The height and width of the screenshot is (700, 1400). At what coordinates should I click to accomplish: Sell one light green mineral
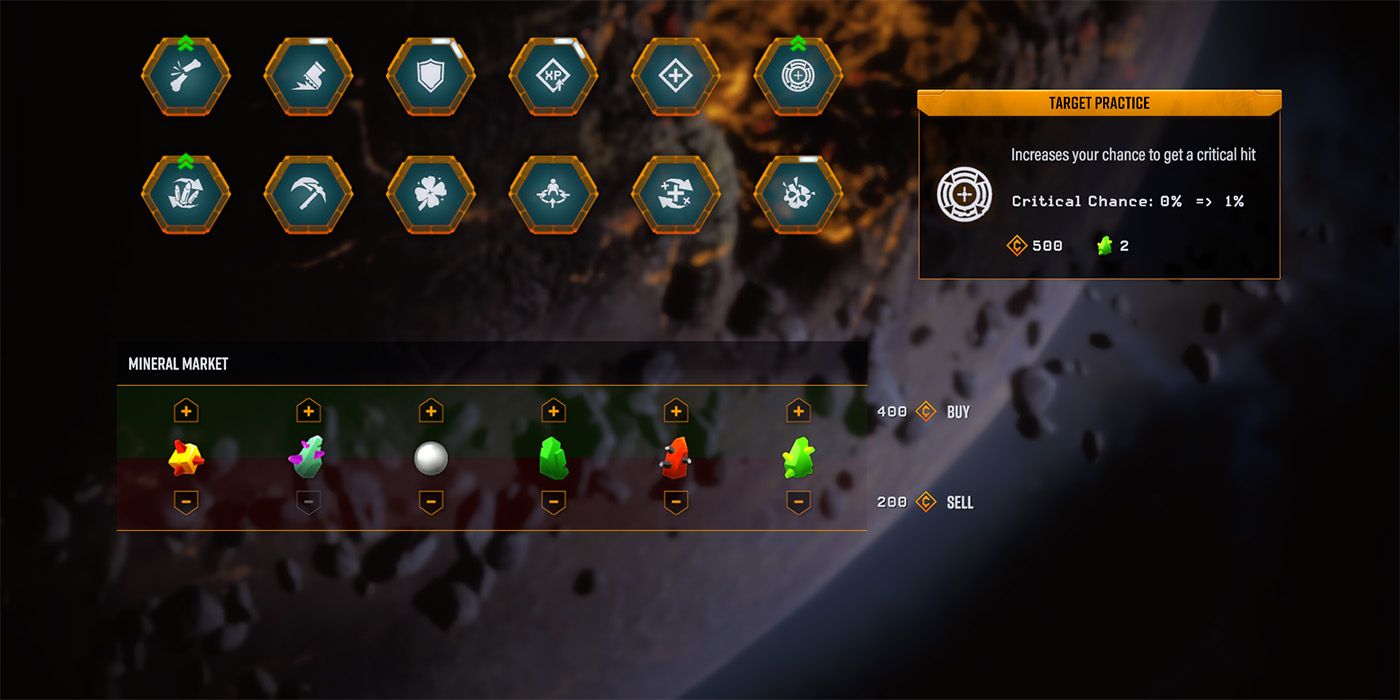tap(798, 501)
